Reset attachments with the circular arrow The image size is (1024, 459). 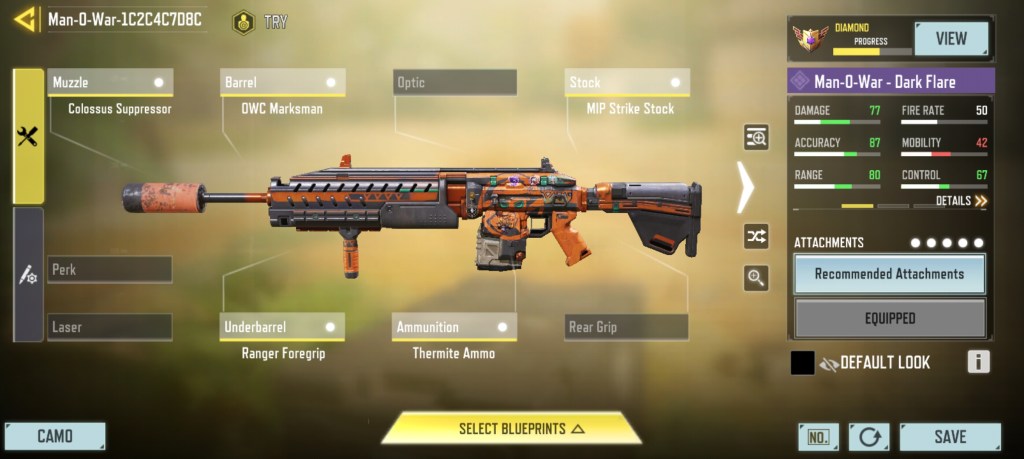coord(868,437)
